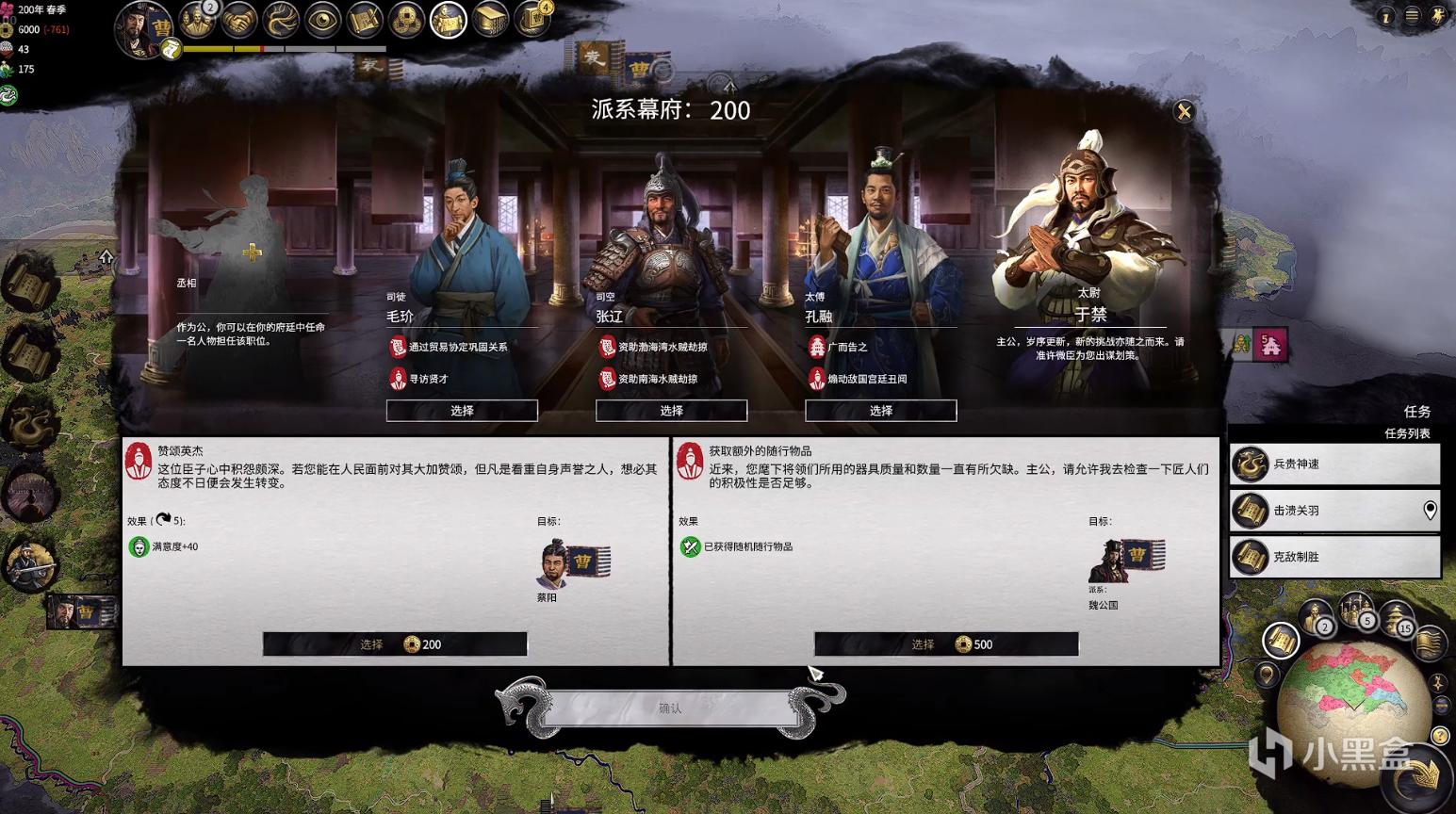Select Mao Jie's (毛玠) council proposal
Image resolution: width=1456 pixels, height=814 pixels.
pos(462,411)
